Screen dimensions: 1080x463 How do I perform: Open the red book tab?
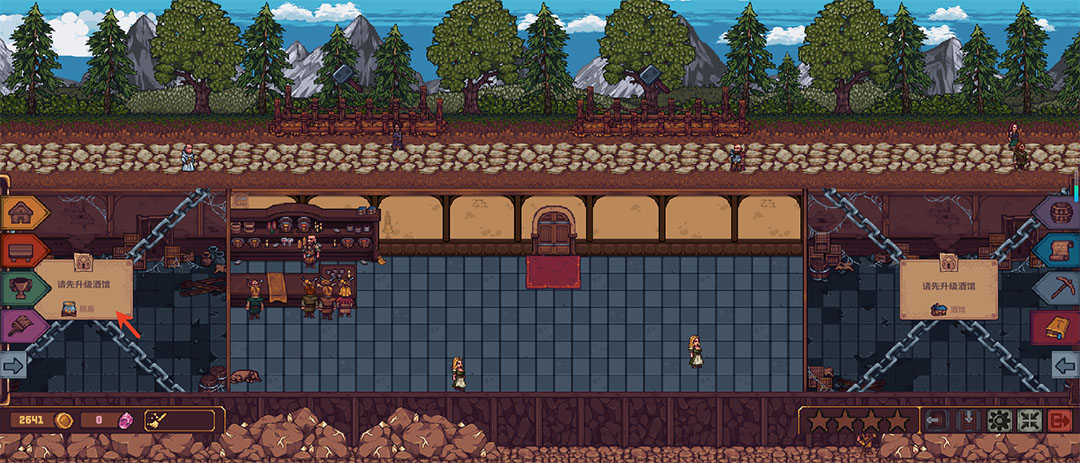tap(1057, 326)
